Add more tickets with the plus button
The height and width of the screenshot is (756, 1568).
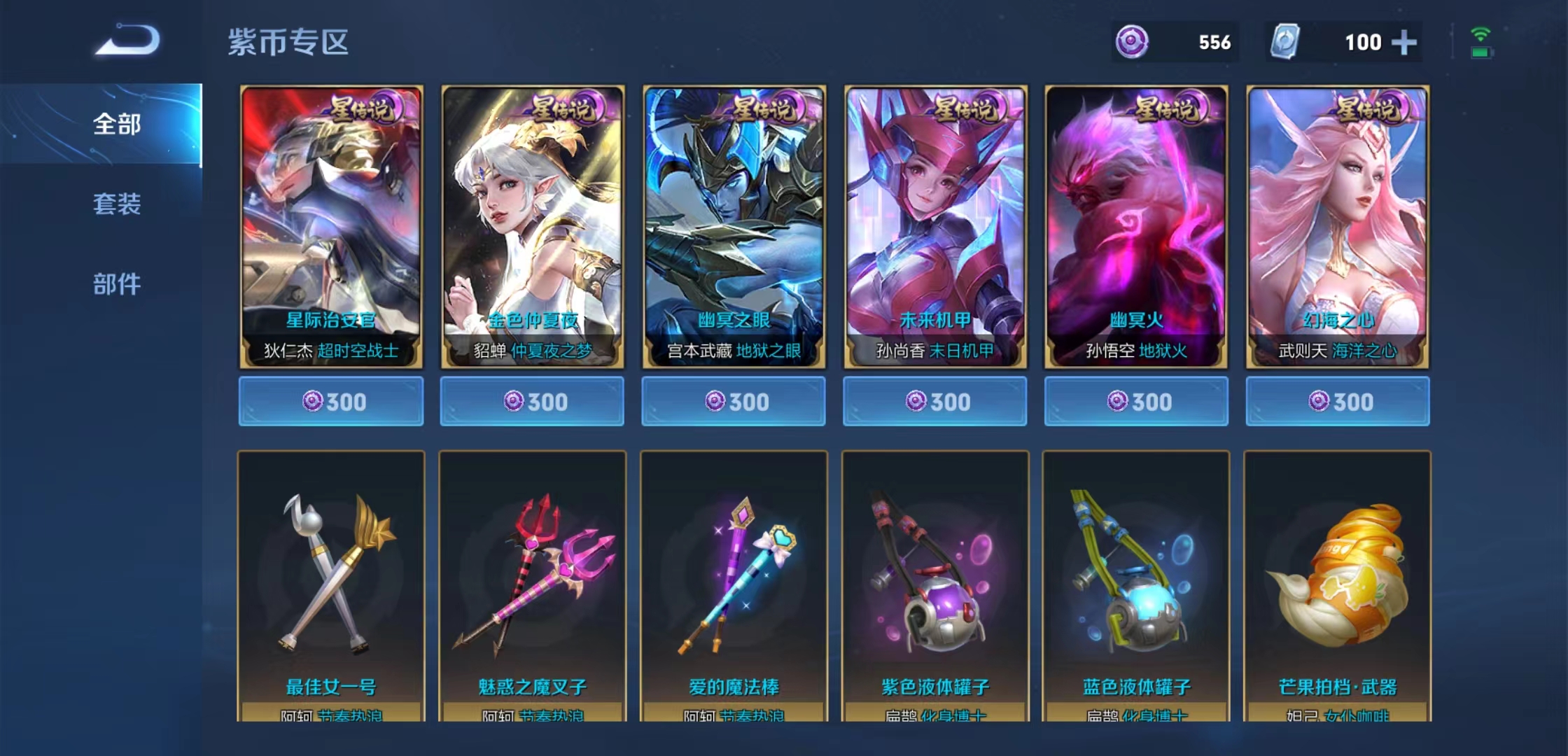pos(1403,43)
